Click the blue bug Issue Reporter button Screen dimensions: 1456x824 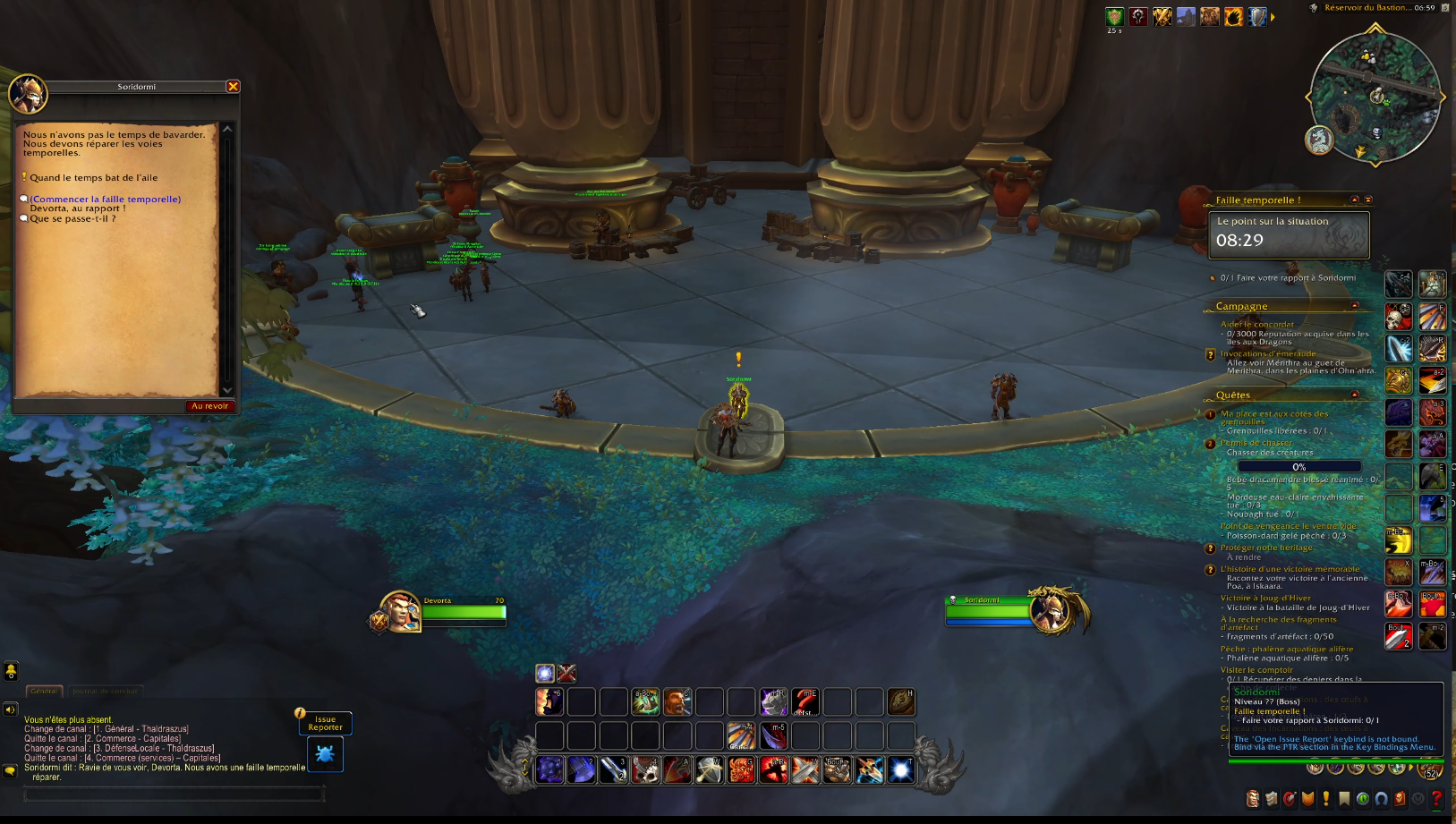[325, 754]
